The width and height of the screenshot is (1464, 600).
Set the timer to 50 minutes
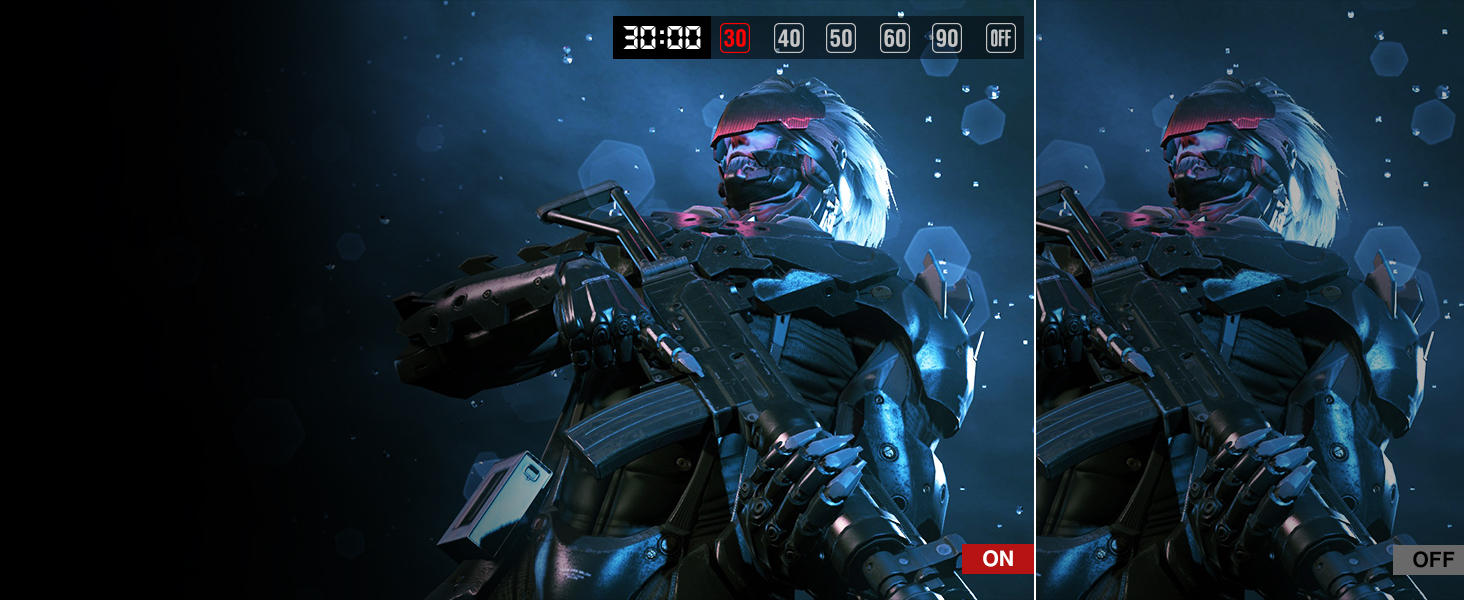coord(841,39)
